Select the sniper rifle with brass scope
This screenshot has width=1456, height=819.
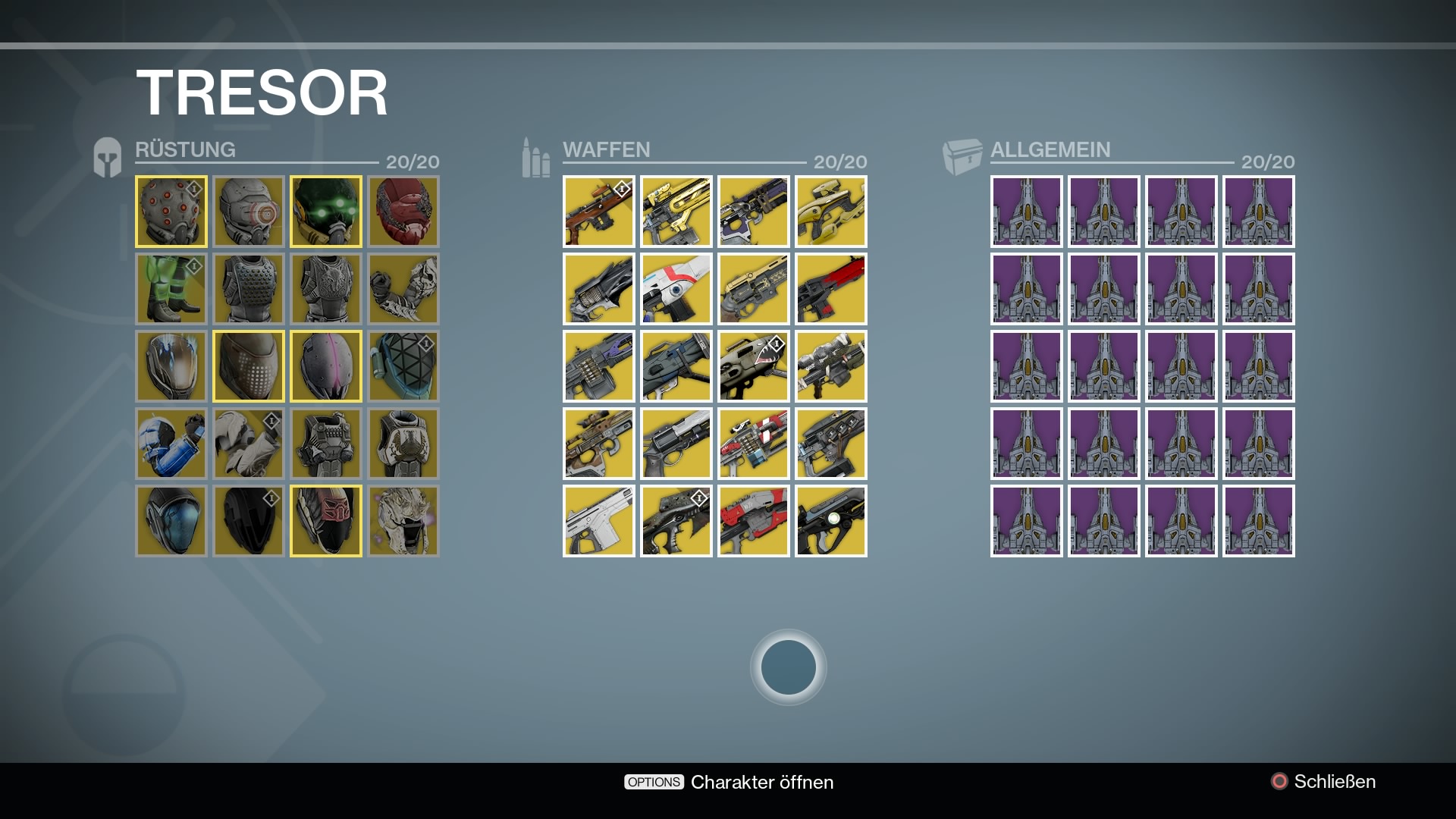(x=599, y=444)
